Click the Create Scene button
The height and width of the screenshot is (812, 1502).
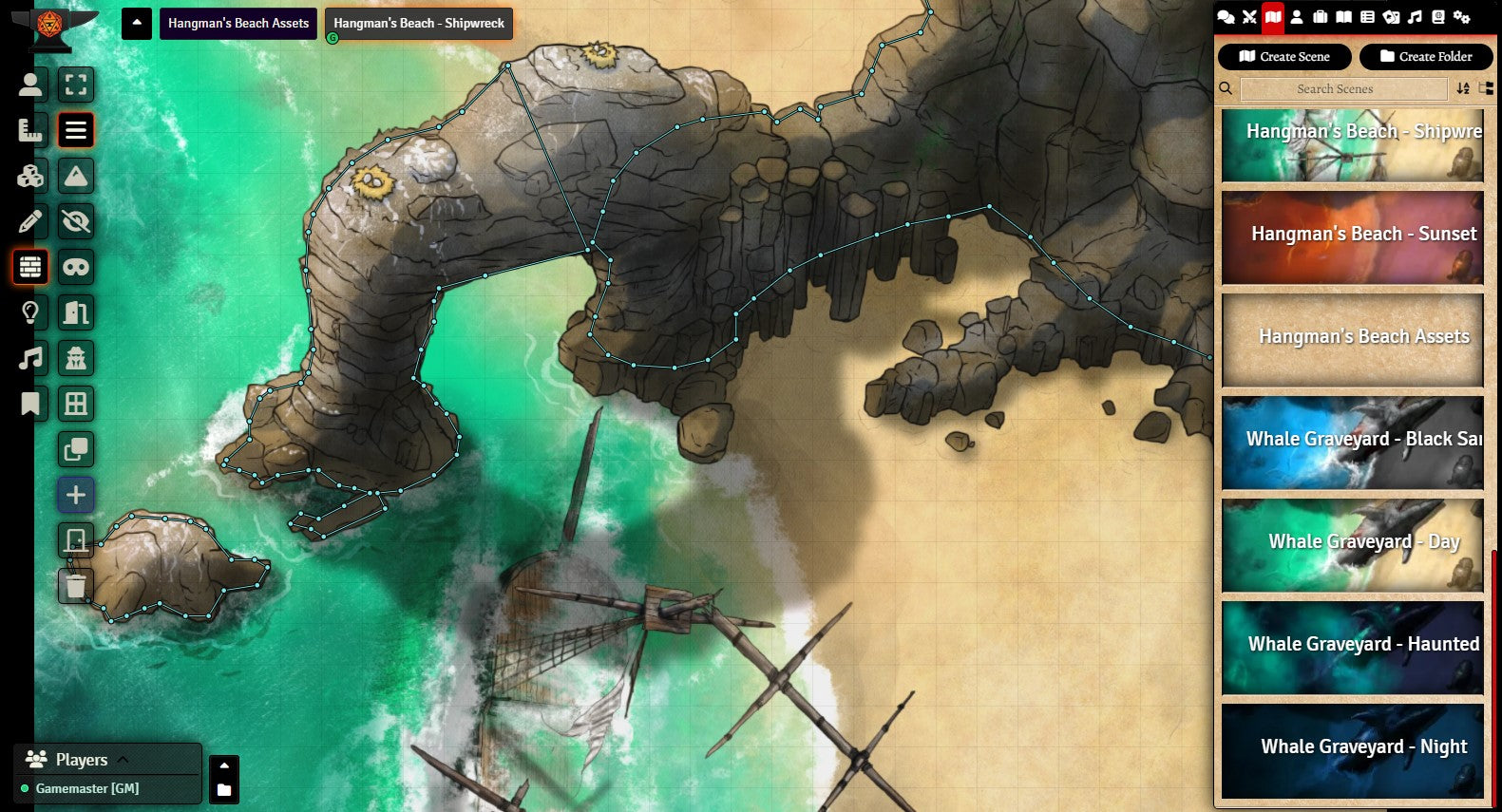pos(1283,57)
